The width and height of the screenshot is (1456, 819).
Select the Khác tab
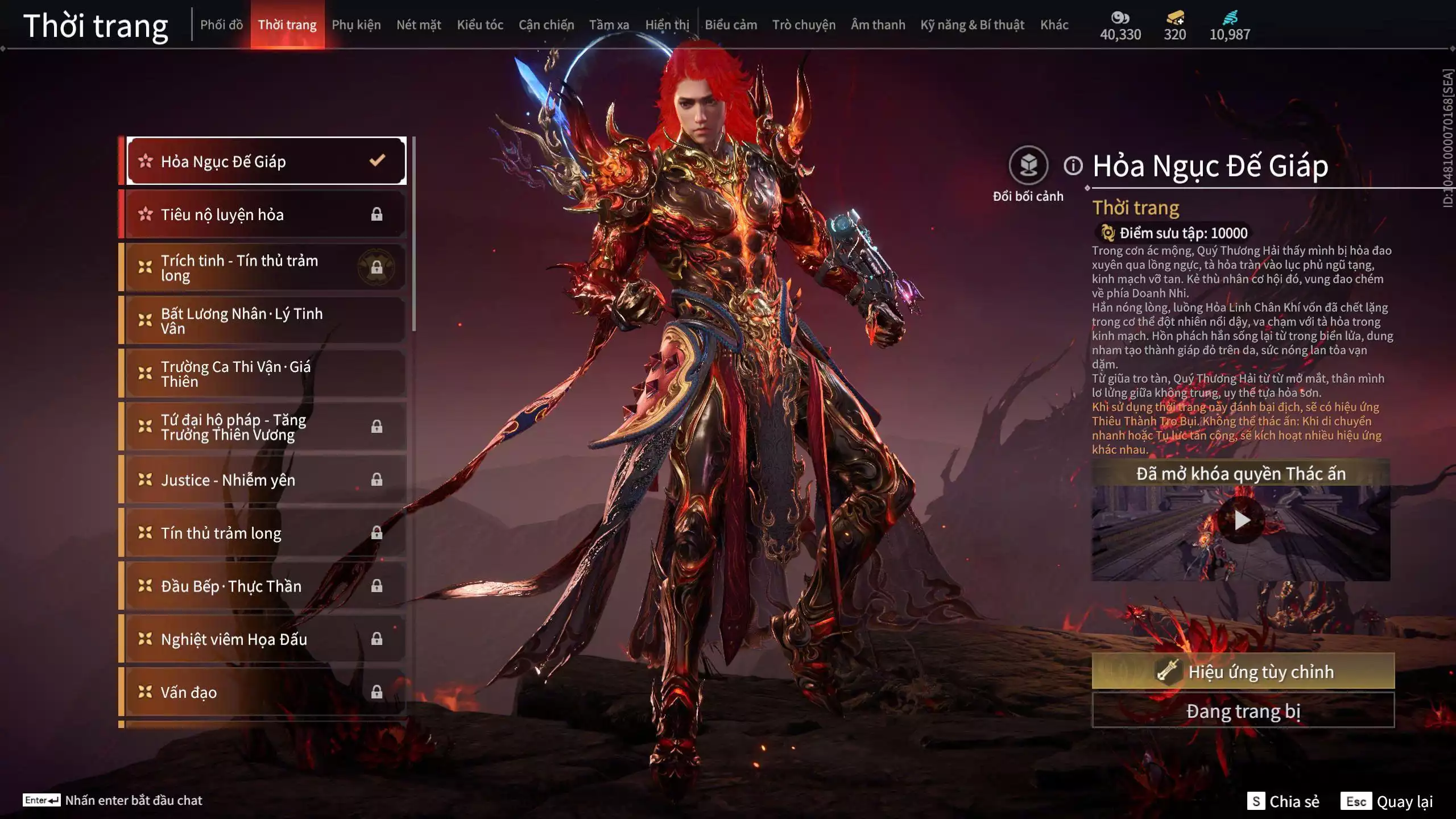click(x=1054, y=25)
